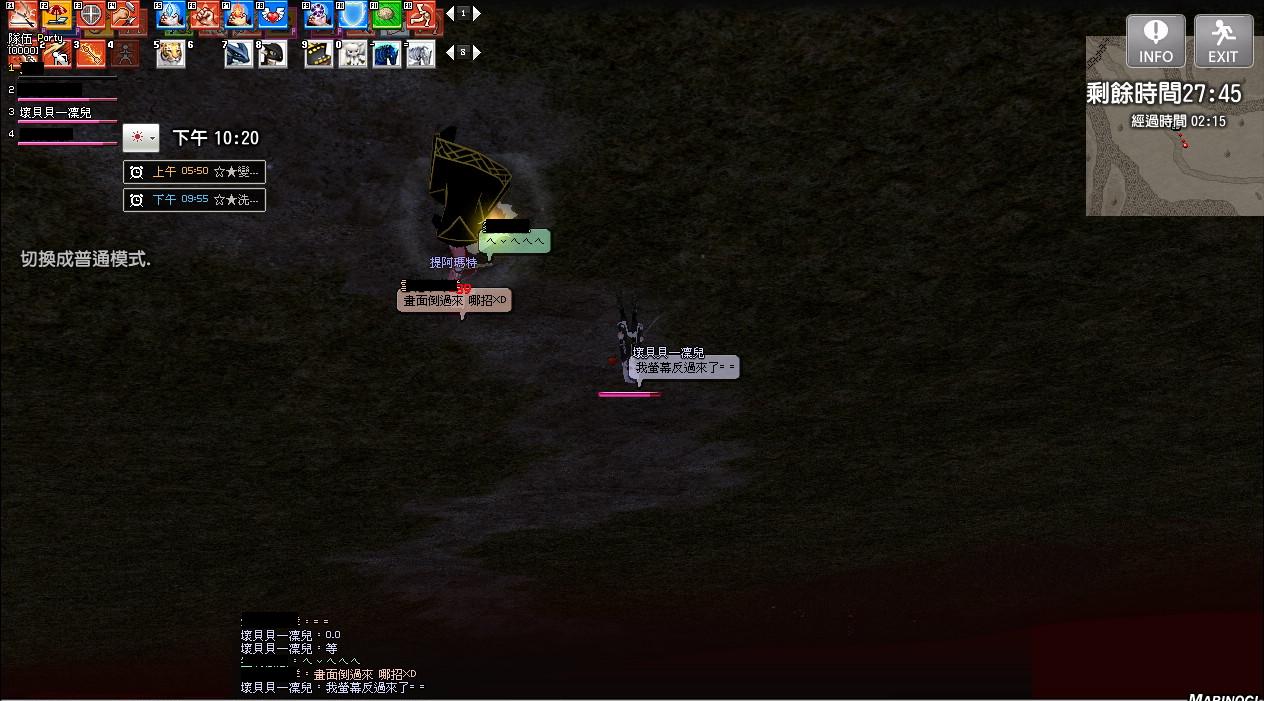This screenshot has width=1264, height=701.
Task: Use the F8 winged heart skill
Action: point(271,15)
